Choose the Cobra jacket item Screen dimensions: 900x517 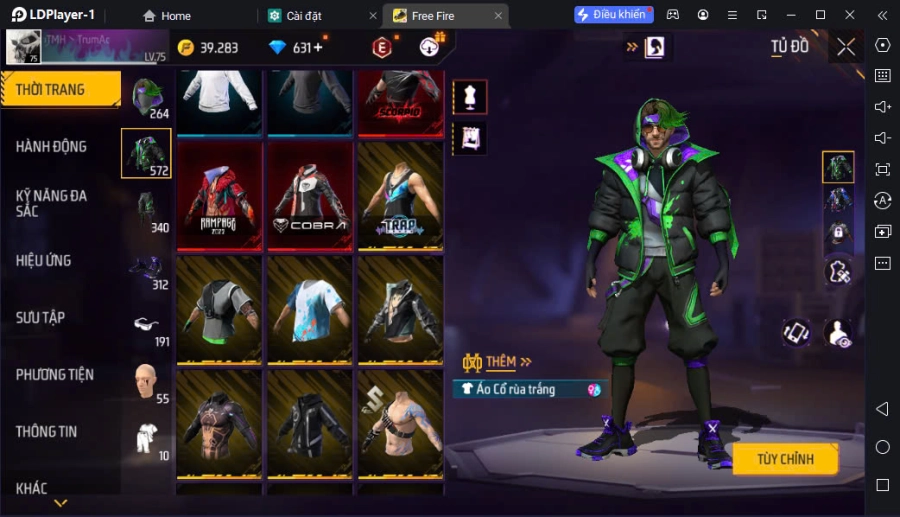pyautogui.click(x=310, y=195)
